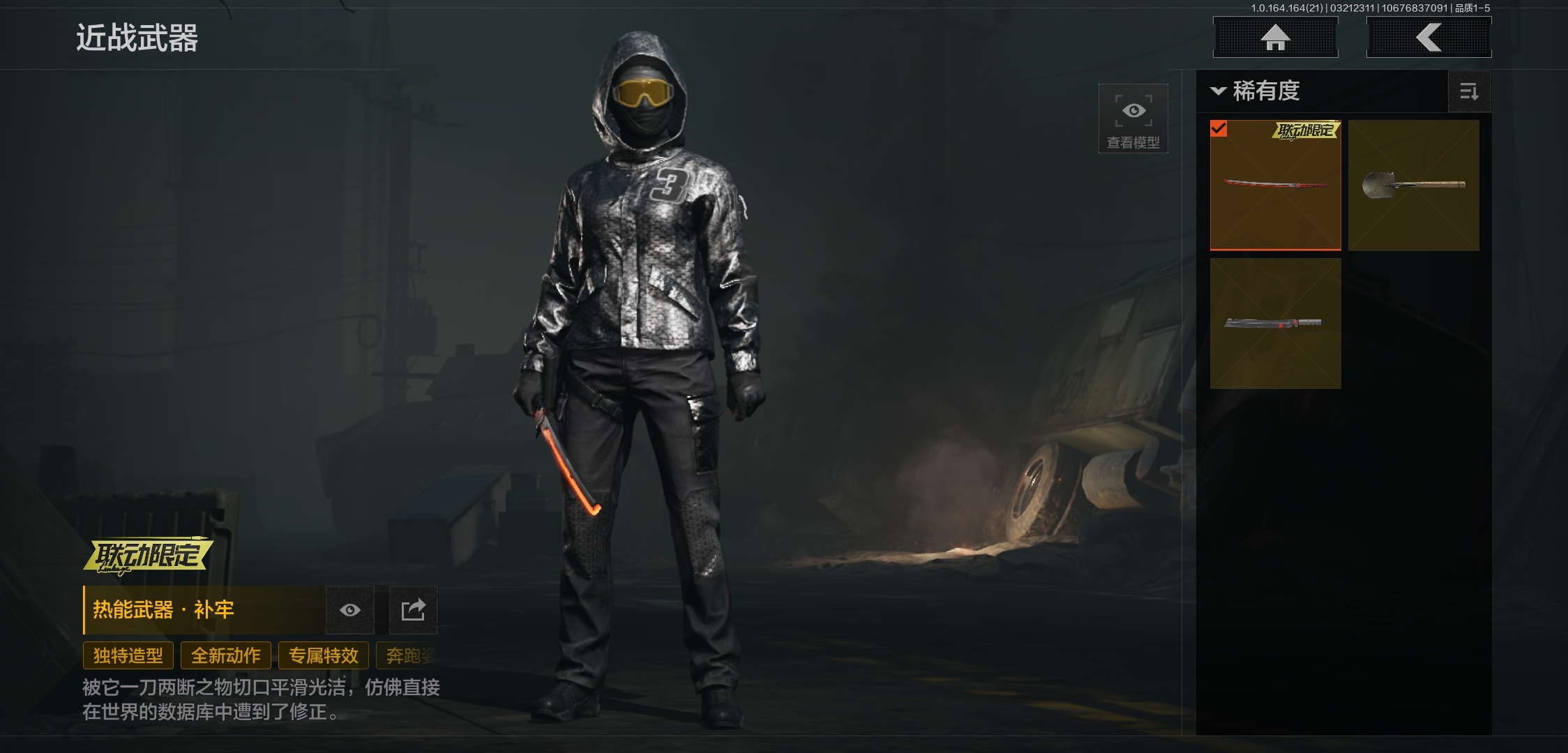Pick the gray machete weapon tile
This screenshot has height=753, width=1568.
pos(1275,323)
